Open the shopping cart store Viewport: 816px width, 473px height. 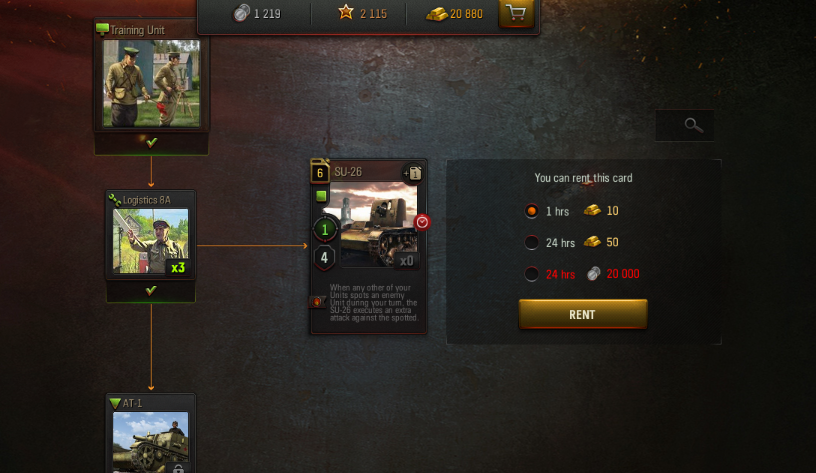(516, 14)
